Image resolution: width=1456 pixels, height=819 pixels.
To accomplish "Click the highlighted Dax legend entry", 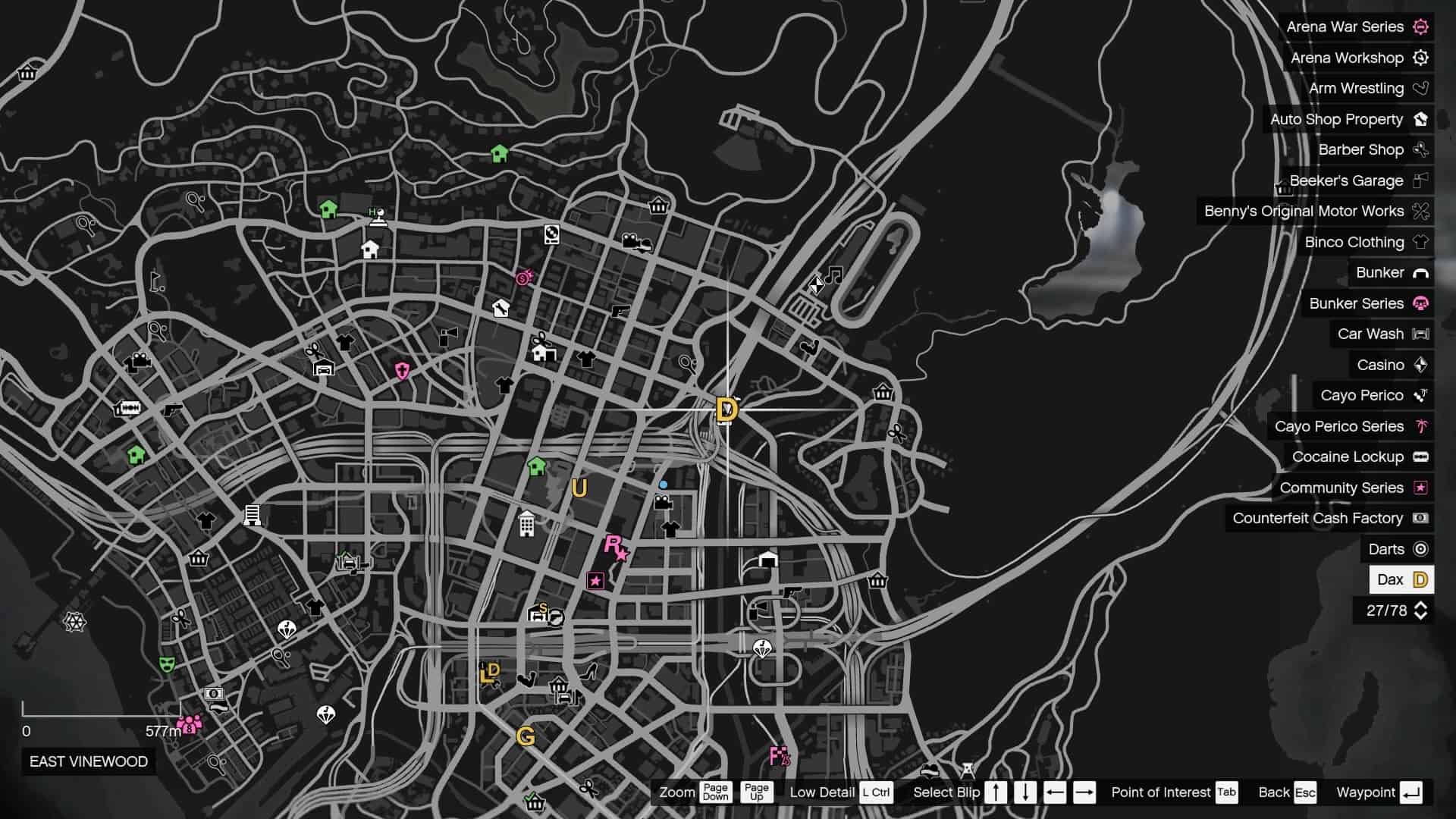I will pos(1401,580).
